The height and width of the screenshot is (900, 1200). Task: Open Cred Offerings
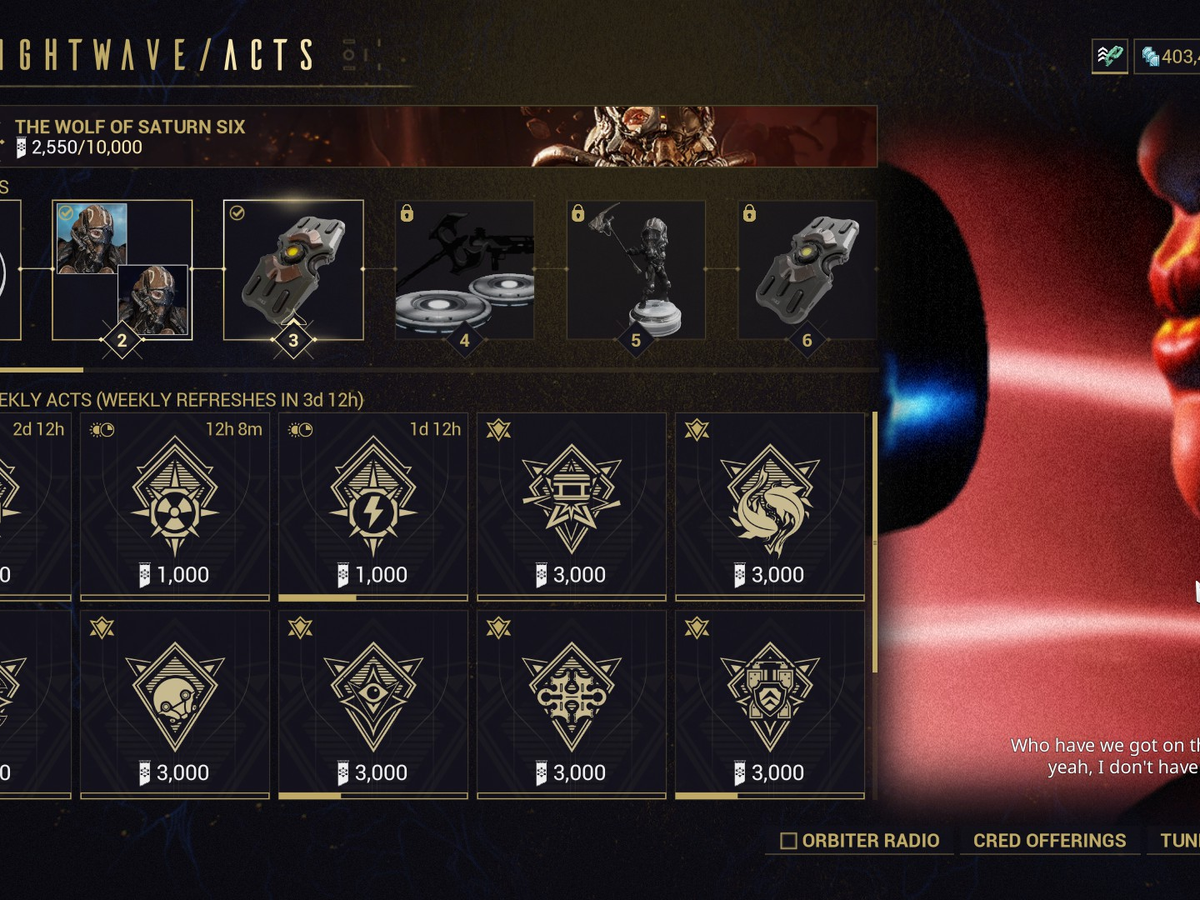1049,841
